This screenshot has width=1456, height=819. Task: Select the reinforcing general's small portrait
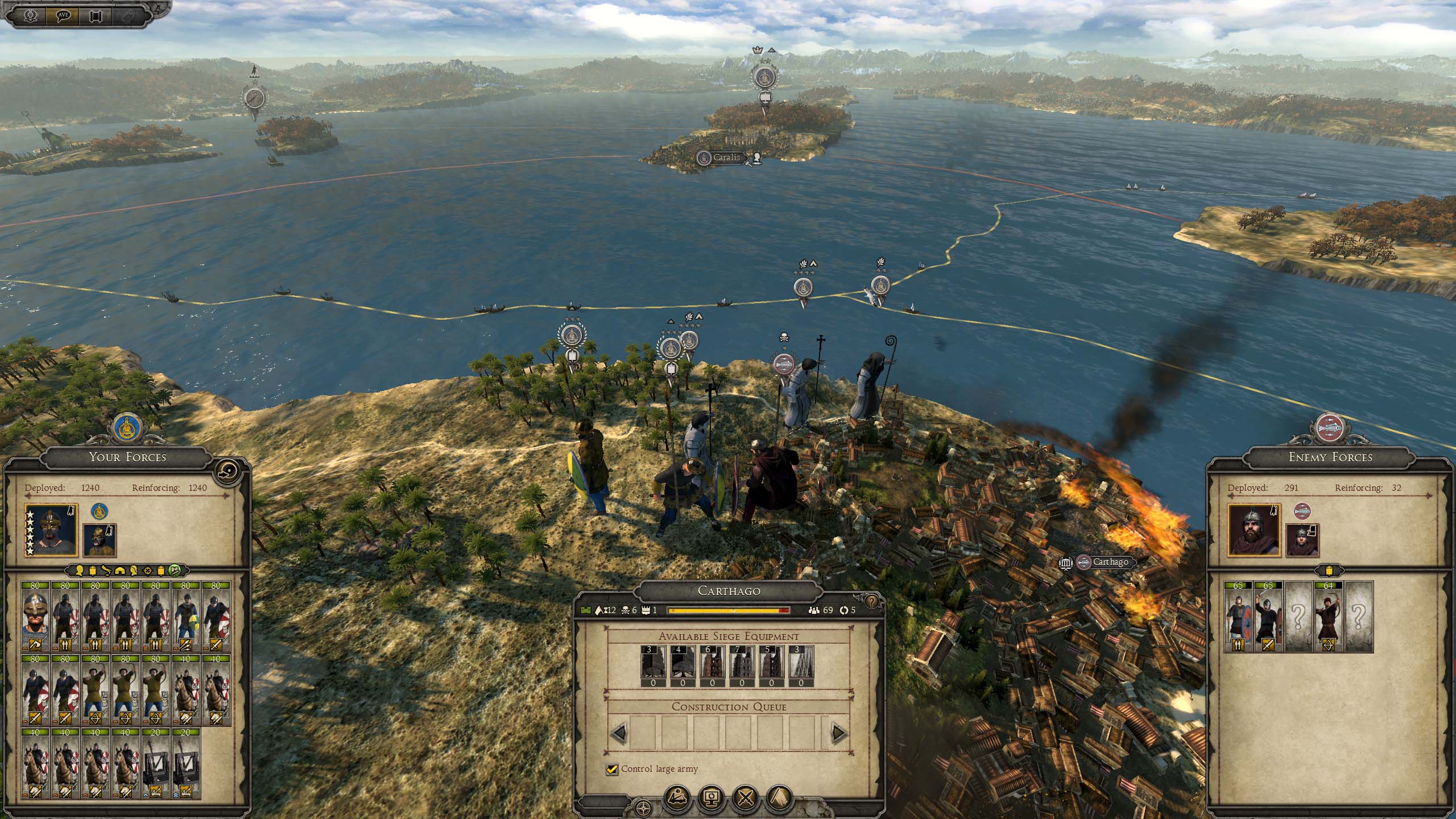click(100, 540)
